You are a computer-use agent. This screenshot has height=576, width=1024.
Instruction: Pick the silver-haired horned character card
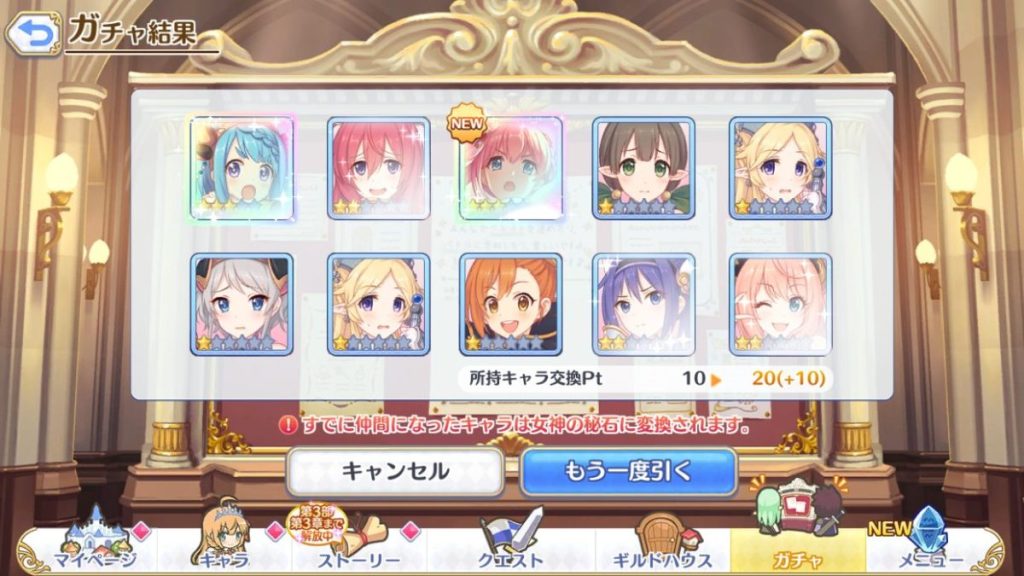241,303
